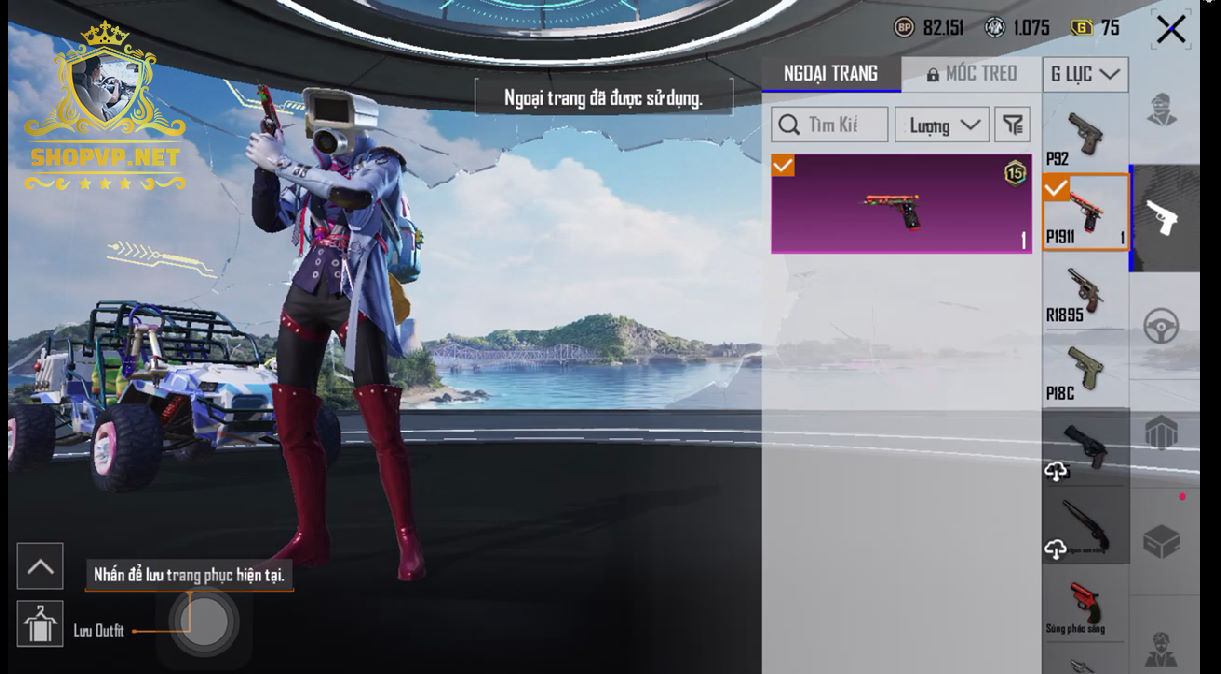Screen dimensions: 1221x674
Task: Open the Lượng sort dropdown
Action: 942,125
